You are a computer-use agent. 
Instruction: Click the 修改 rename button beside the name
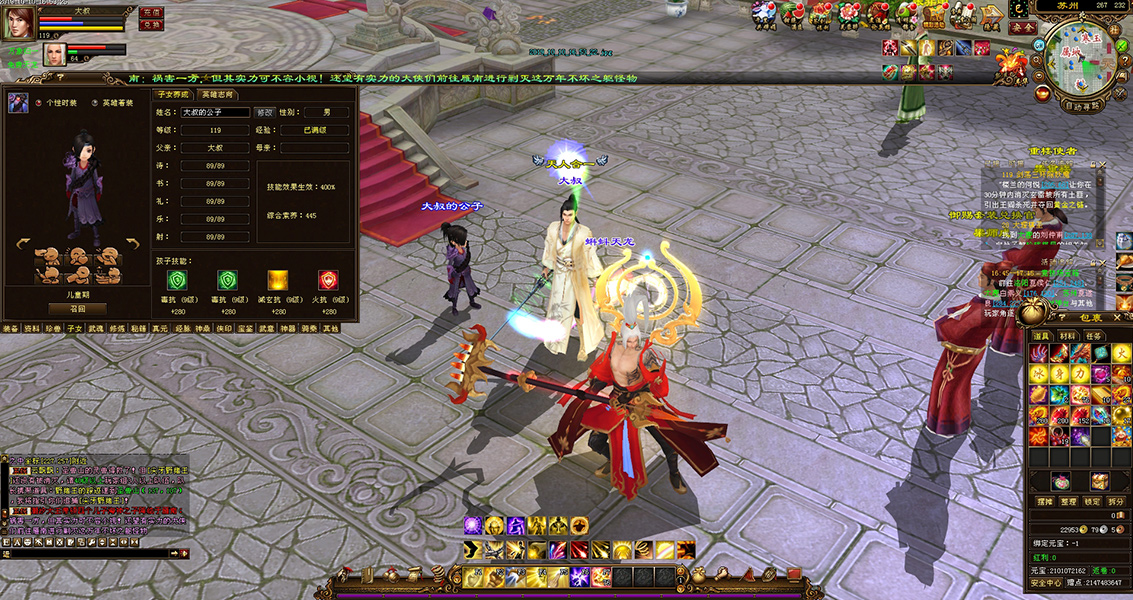(265, 113)
